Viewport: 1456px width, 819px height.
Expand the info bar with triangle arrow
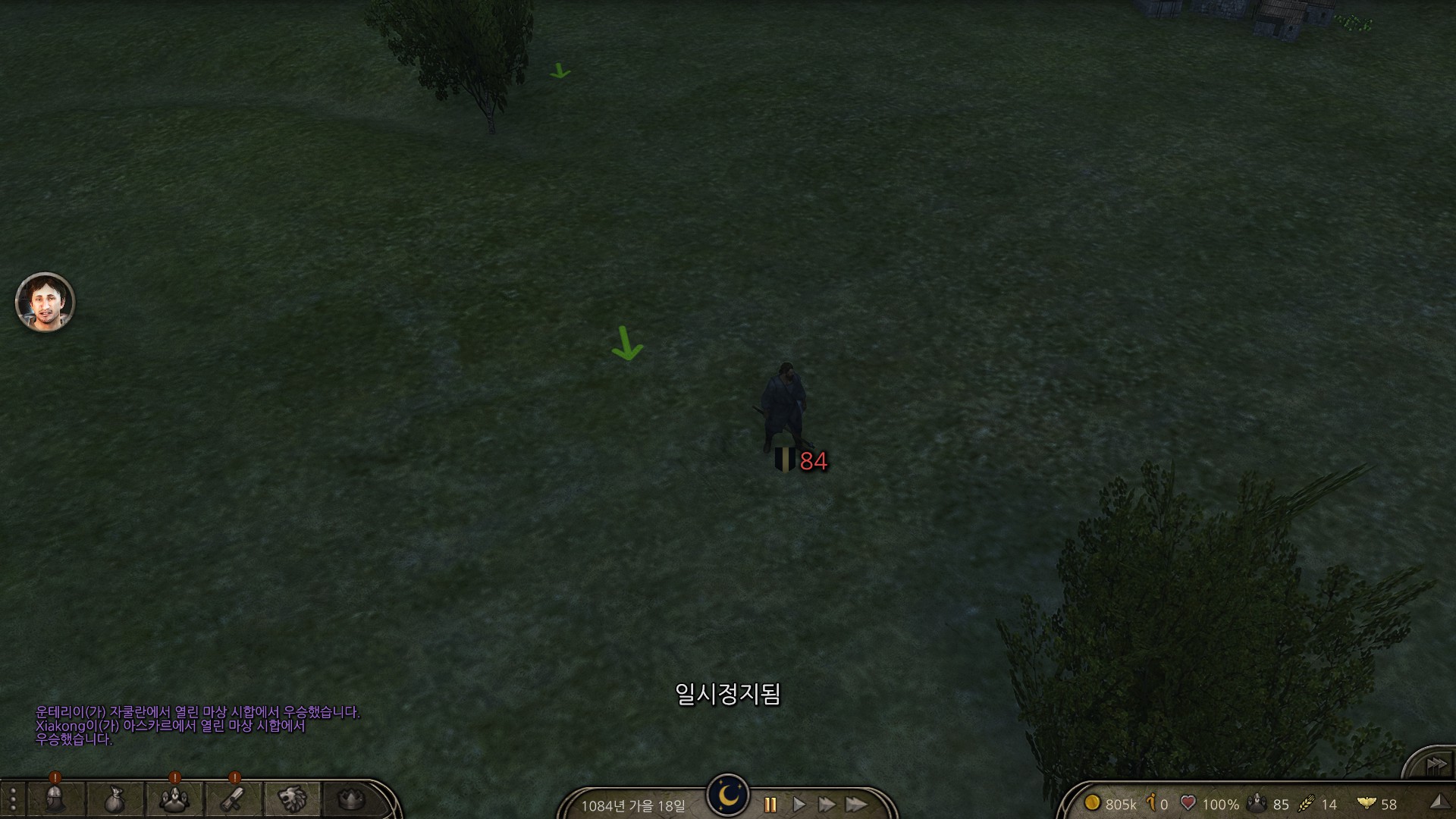(1438, 802)
